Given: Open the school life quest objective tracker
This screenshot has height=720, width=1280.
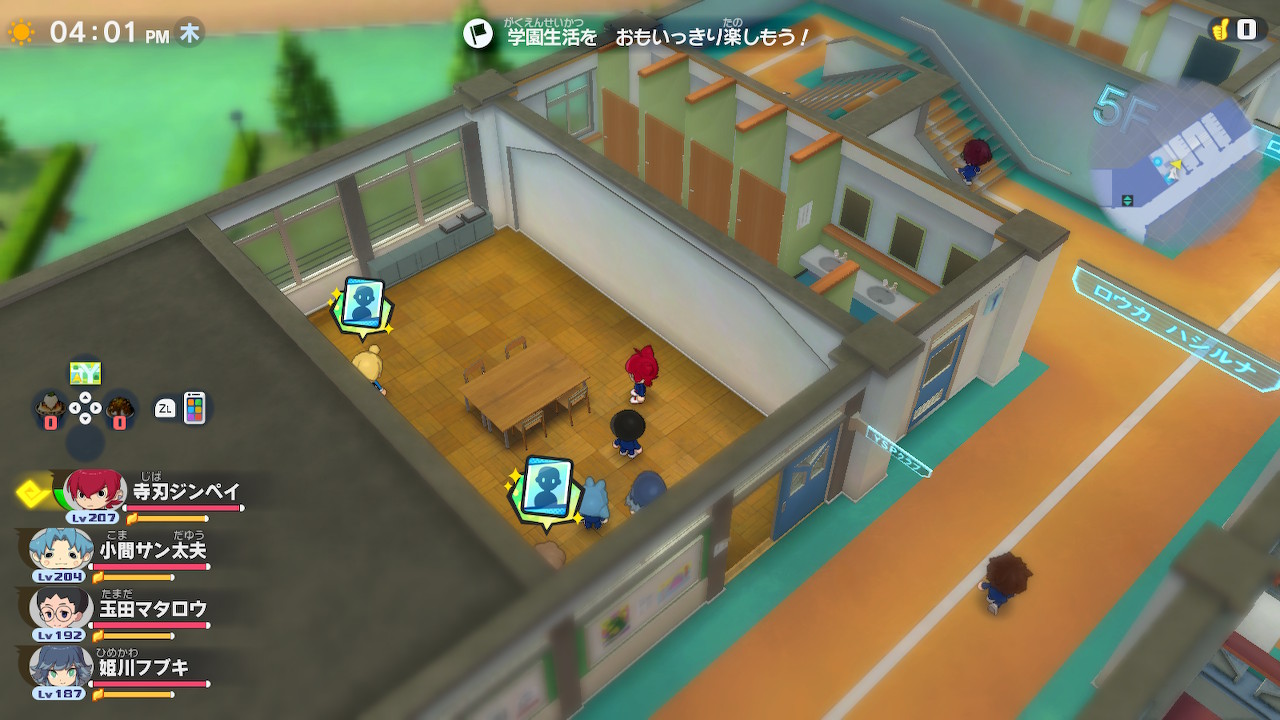Looking at the screenshot, I should [636, 36].
